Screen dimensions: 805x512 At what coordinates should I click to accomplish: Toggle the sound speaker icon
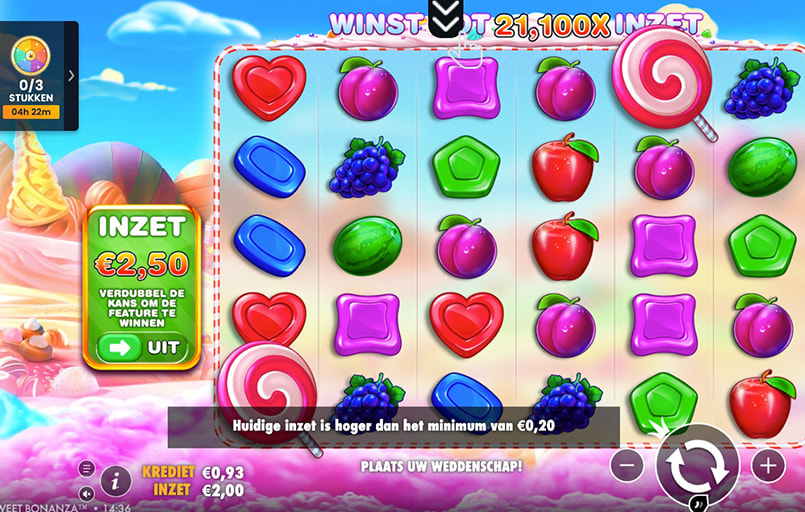pos(86,493)
